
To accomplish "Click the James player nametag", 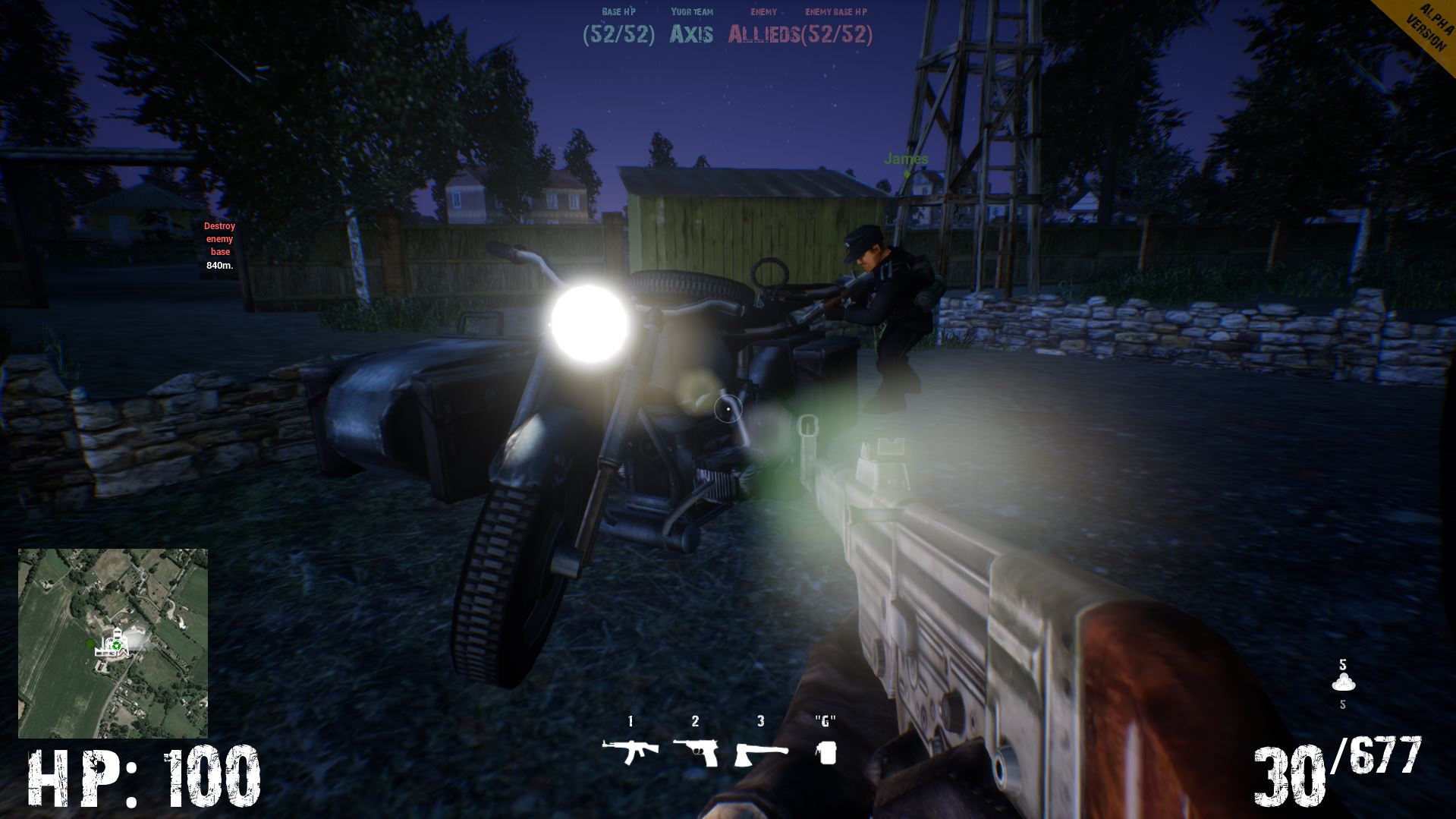I will tap(905, 159).
